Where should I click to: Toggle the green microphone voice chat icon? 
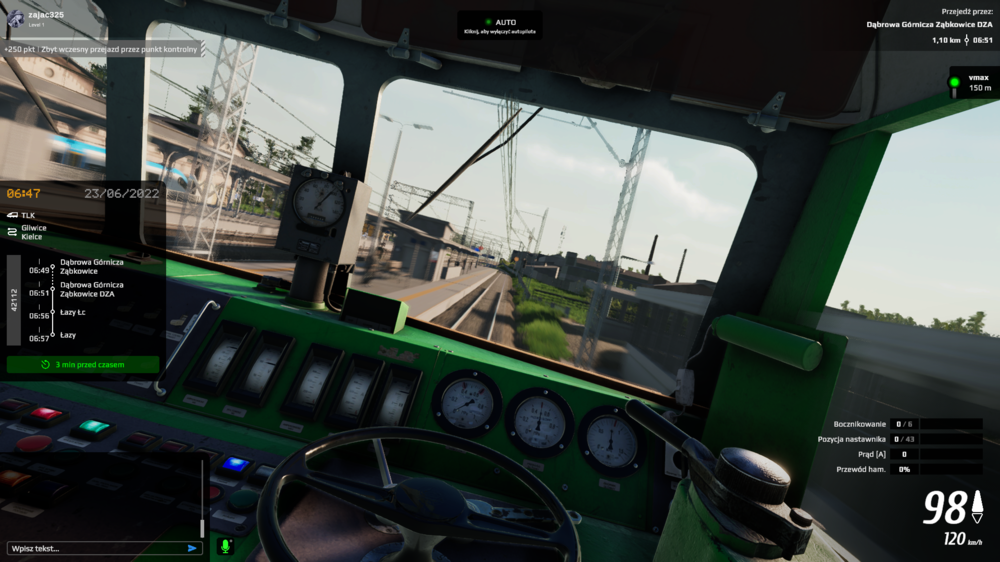click(225, 547)
